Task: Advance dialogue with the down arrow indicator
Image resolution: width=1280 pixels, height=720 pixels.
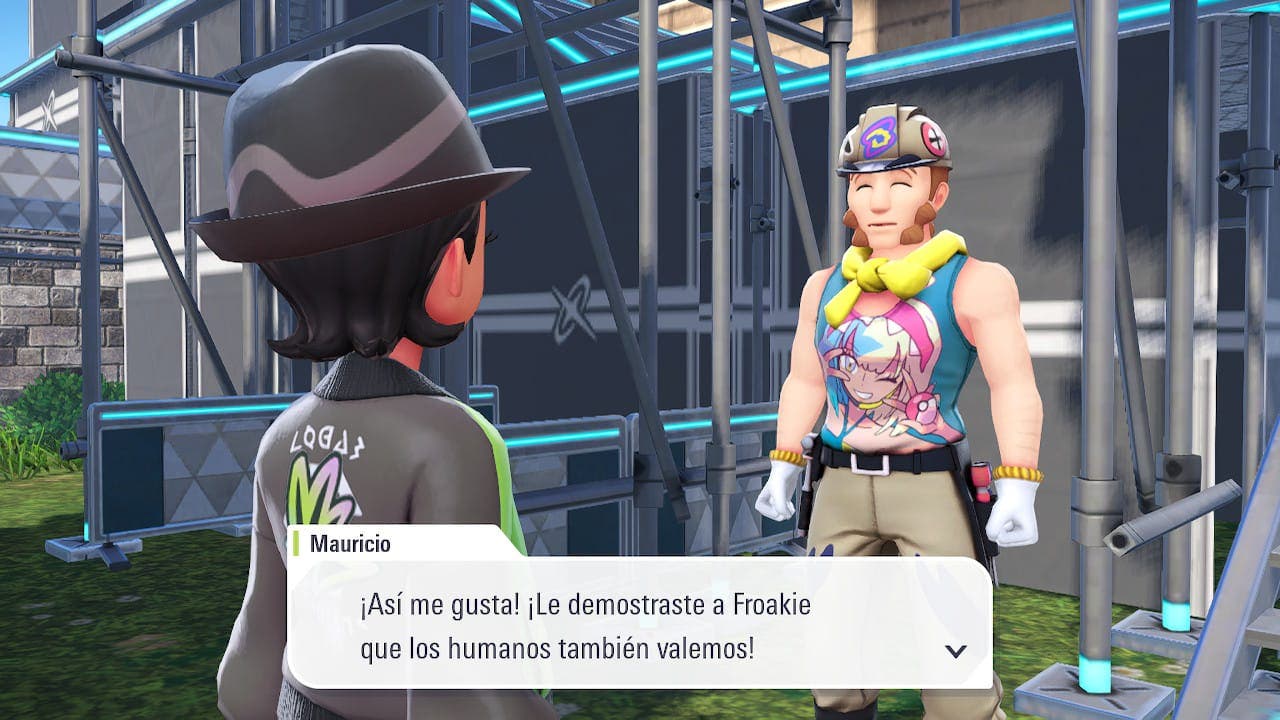Action: 956,651
